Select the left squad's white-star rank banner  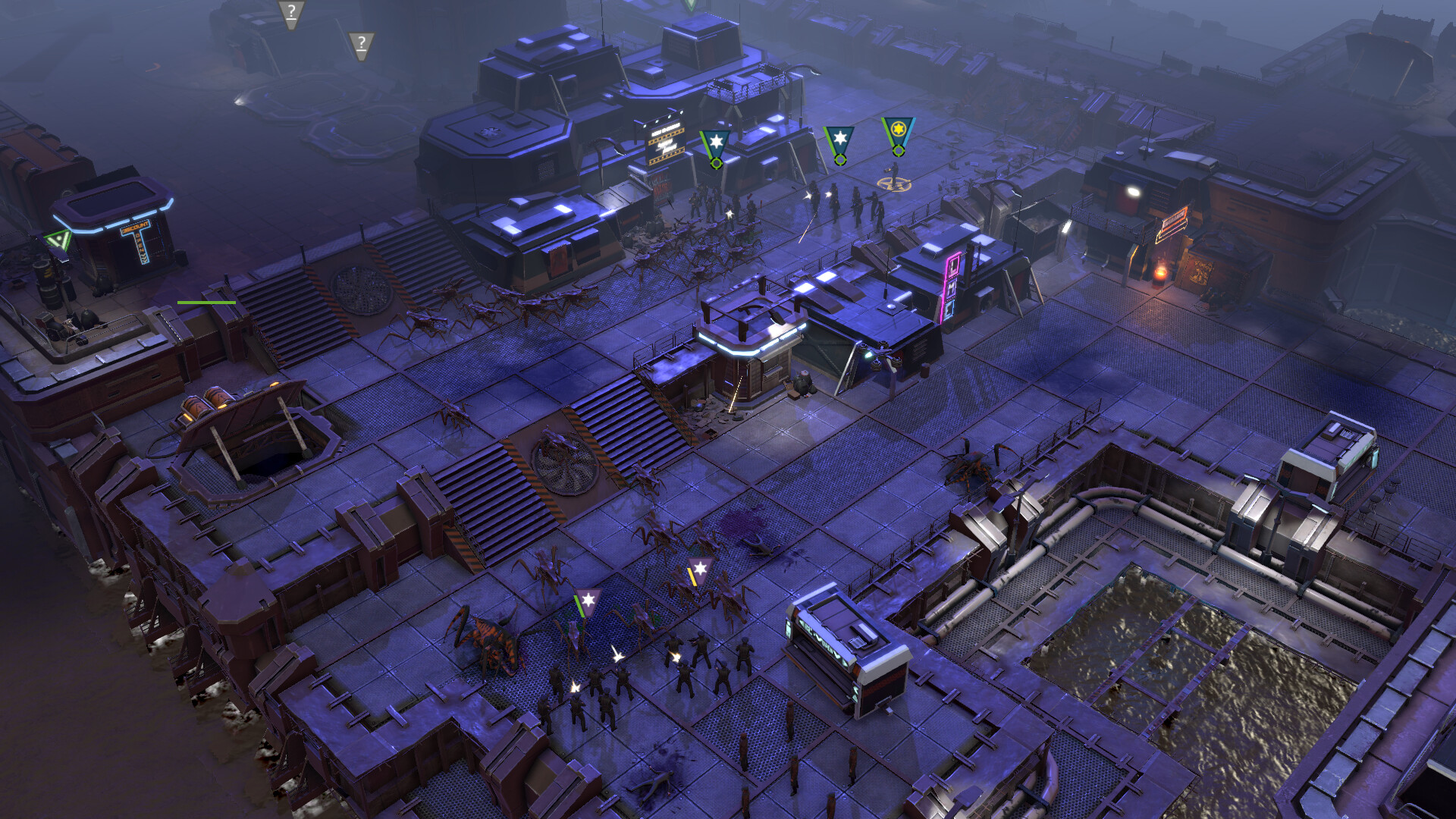pyautogui.click(x=715, y=140)
